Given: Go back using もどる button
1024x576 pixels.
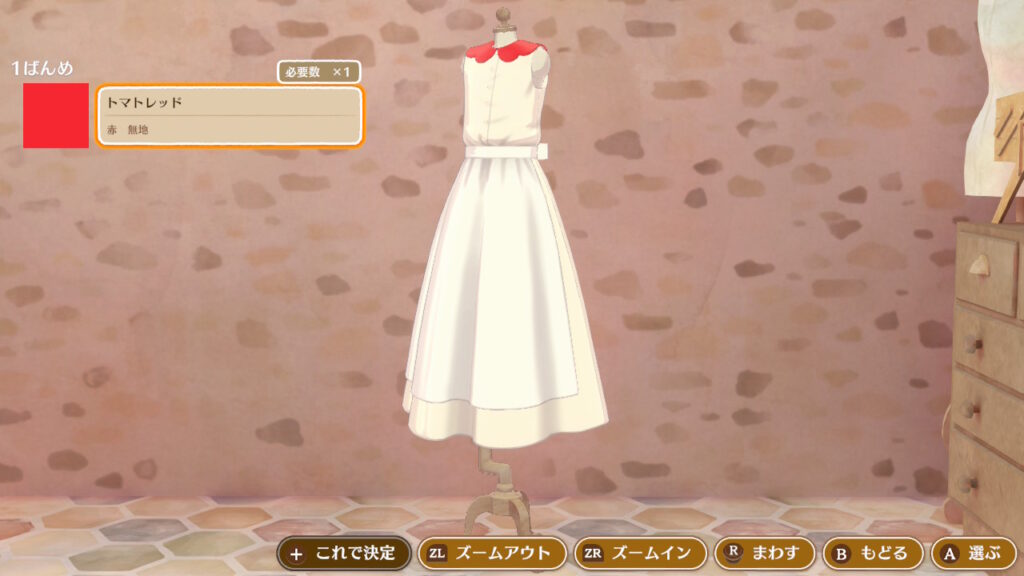Looking at the screenshot, I should [x=872, y=553].
